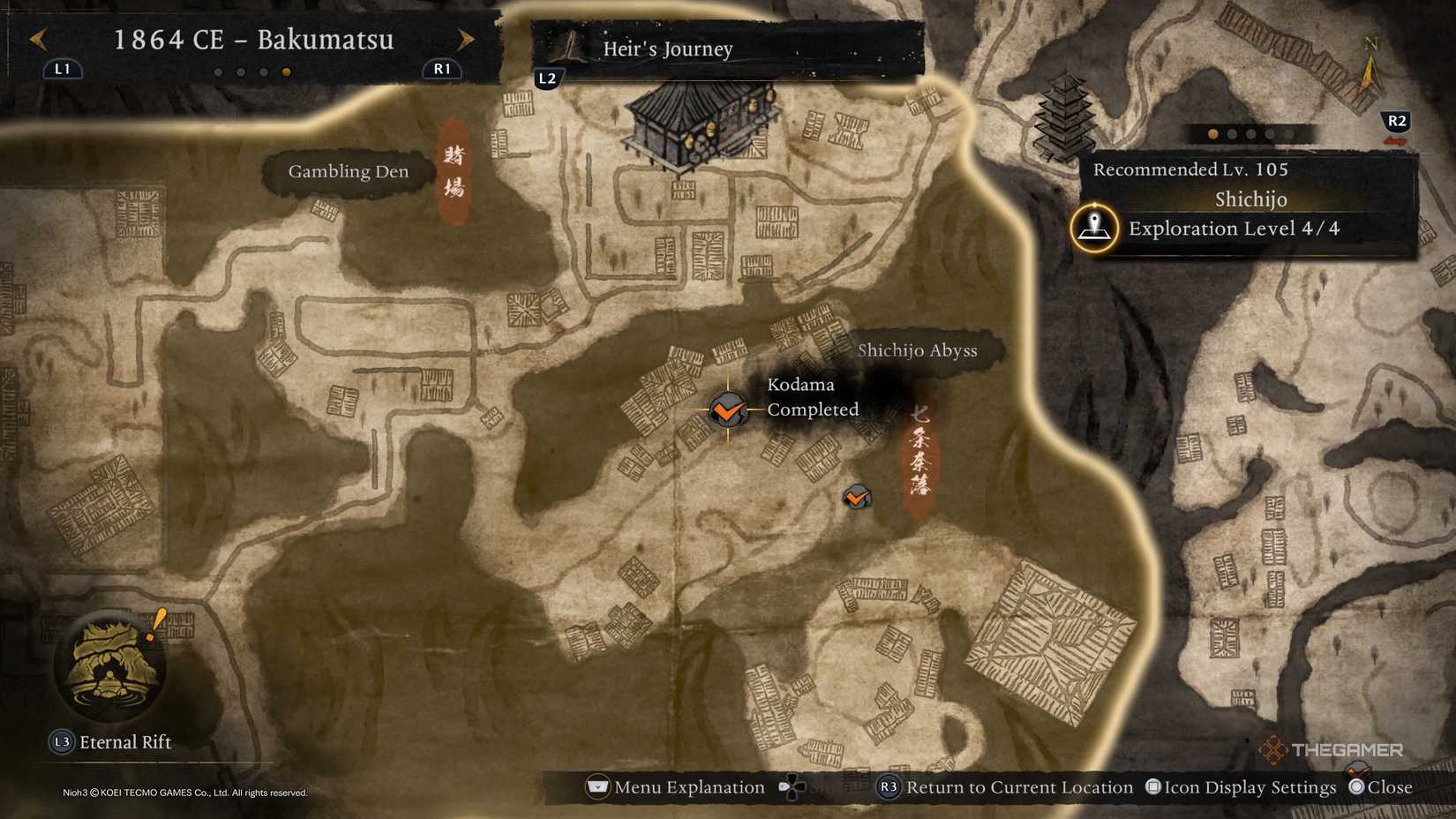Select the 1864 CE – Bakumatsu era header
Screen dimensions: 1456x819
pos(256,40)
